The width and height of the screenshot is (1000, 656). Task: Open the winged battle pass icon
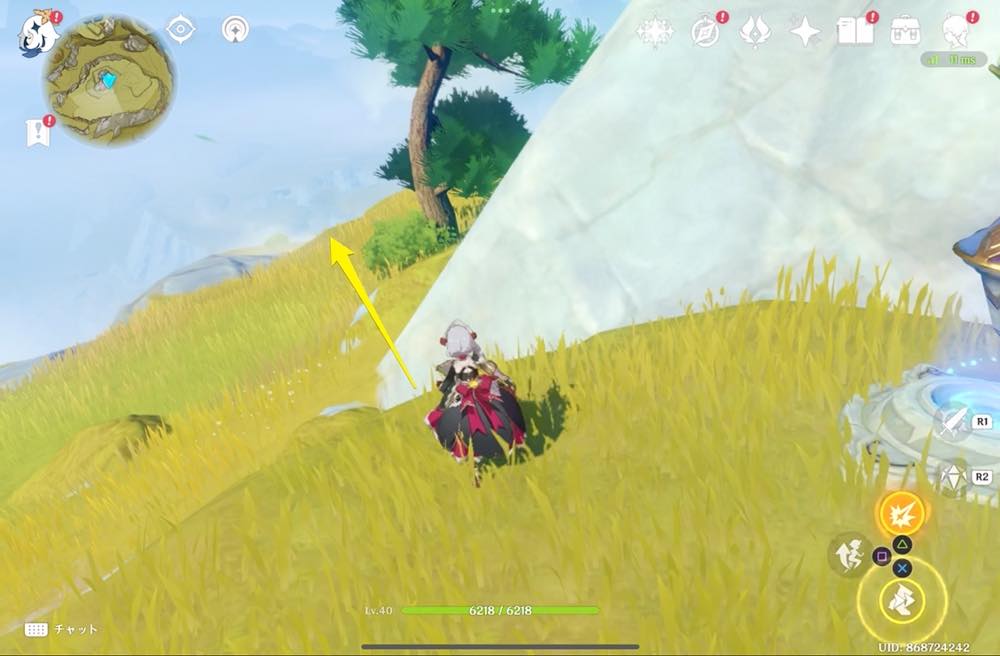[754, 32]
